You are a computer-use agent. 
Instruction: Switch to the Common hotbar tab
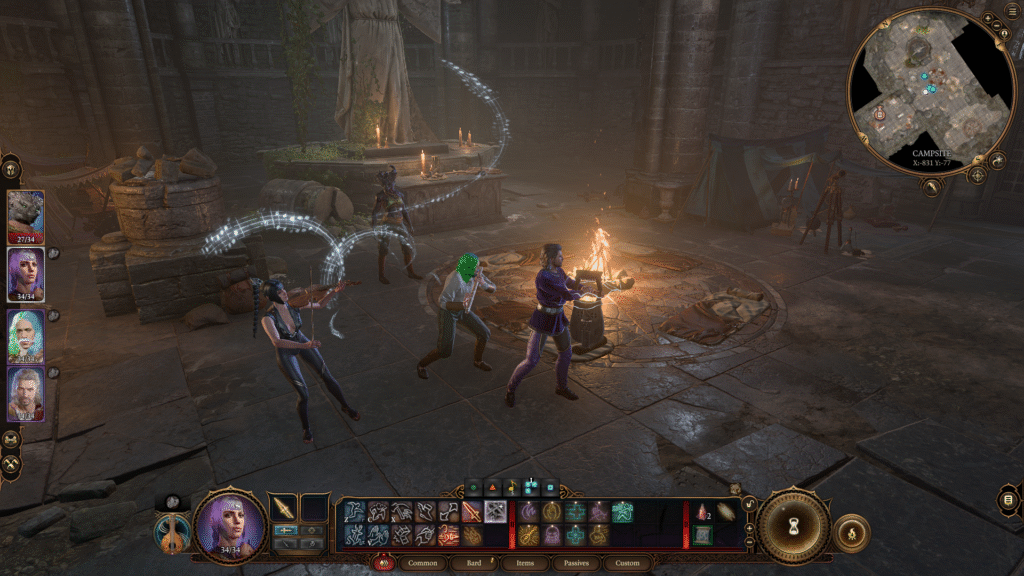pos(425,563)
